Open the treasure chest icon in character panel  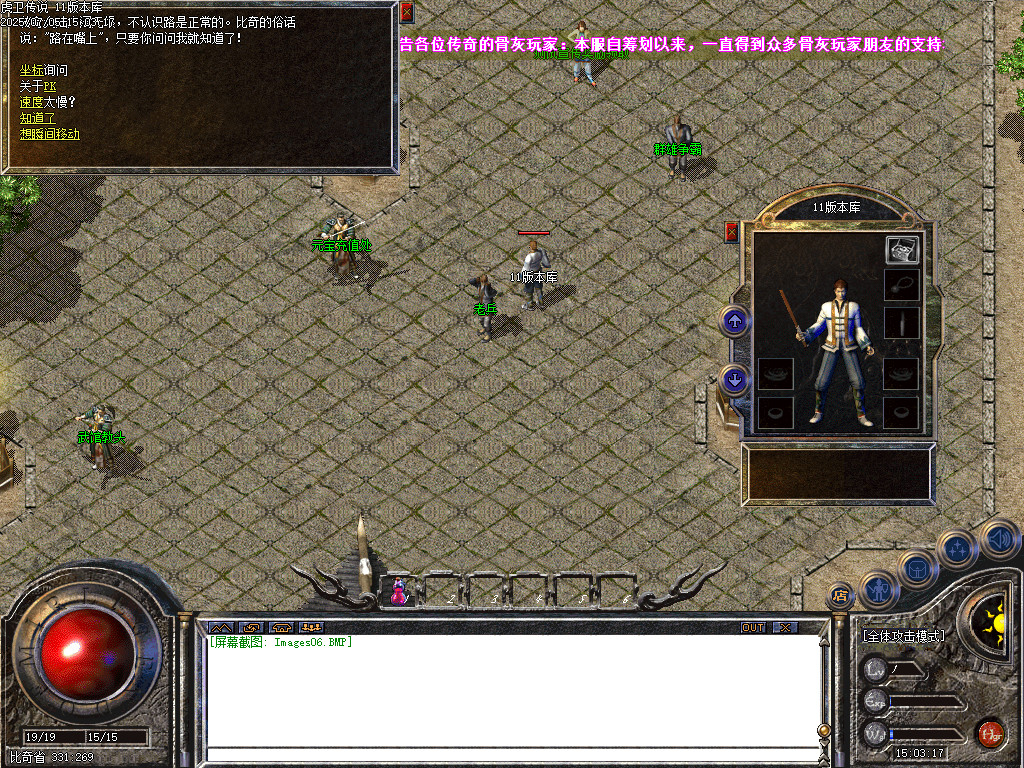901,251
